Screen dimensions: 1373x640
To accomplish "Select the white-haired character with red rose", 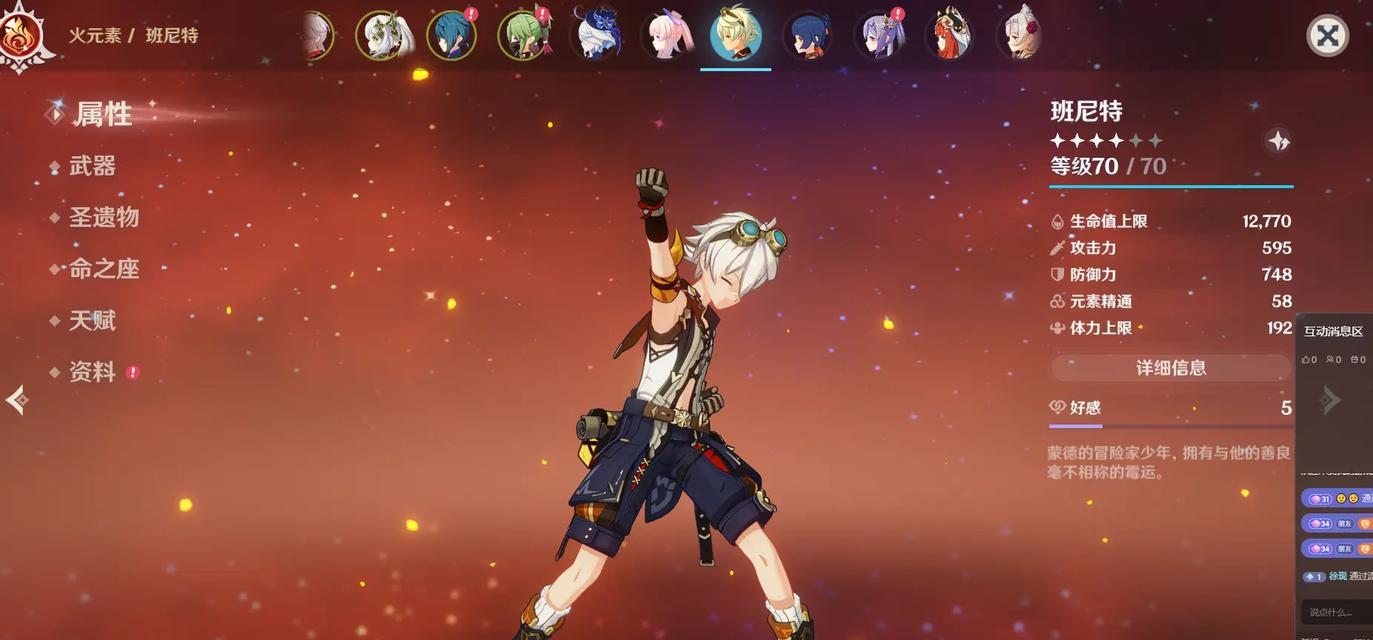I will [x=1020, y=36].
